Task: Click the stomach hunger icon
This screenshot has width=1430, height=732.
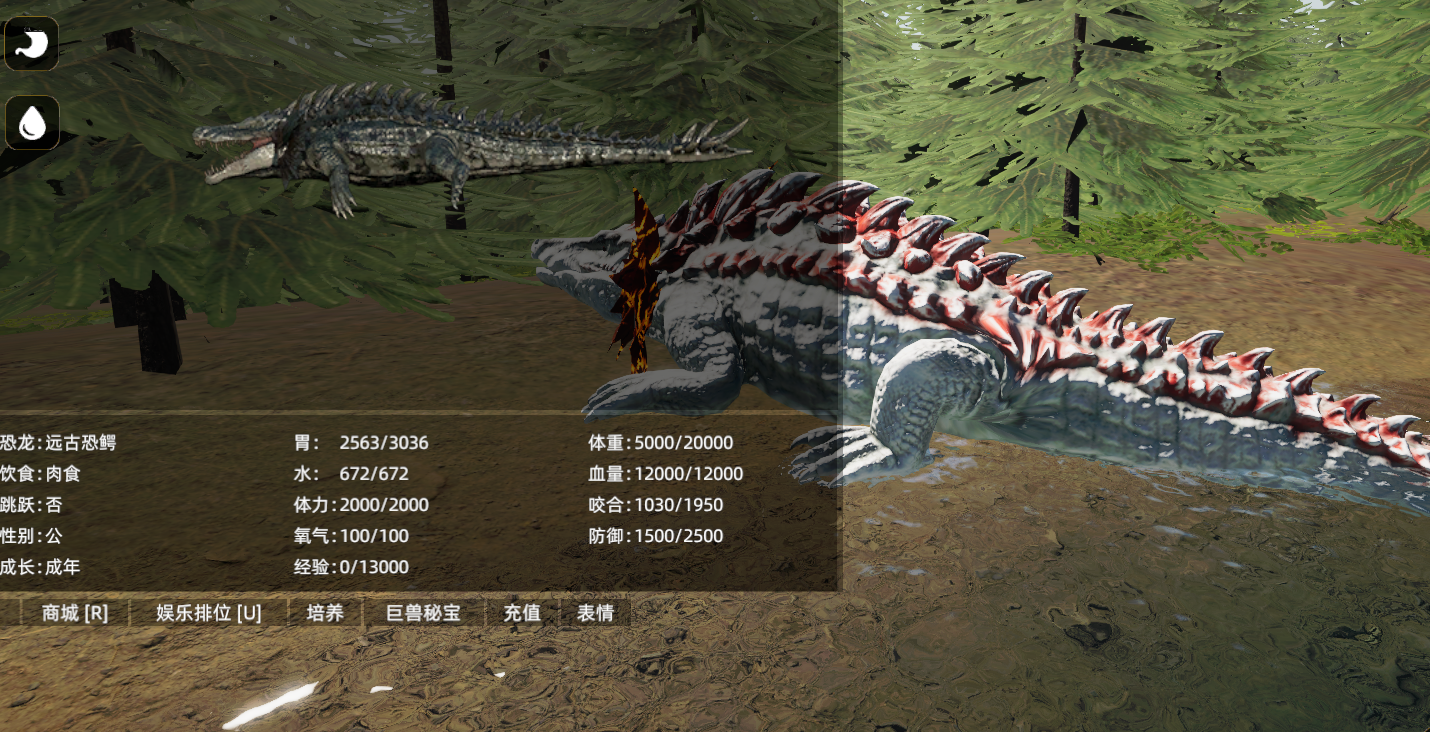Action: click(x=32, y=43)
